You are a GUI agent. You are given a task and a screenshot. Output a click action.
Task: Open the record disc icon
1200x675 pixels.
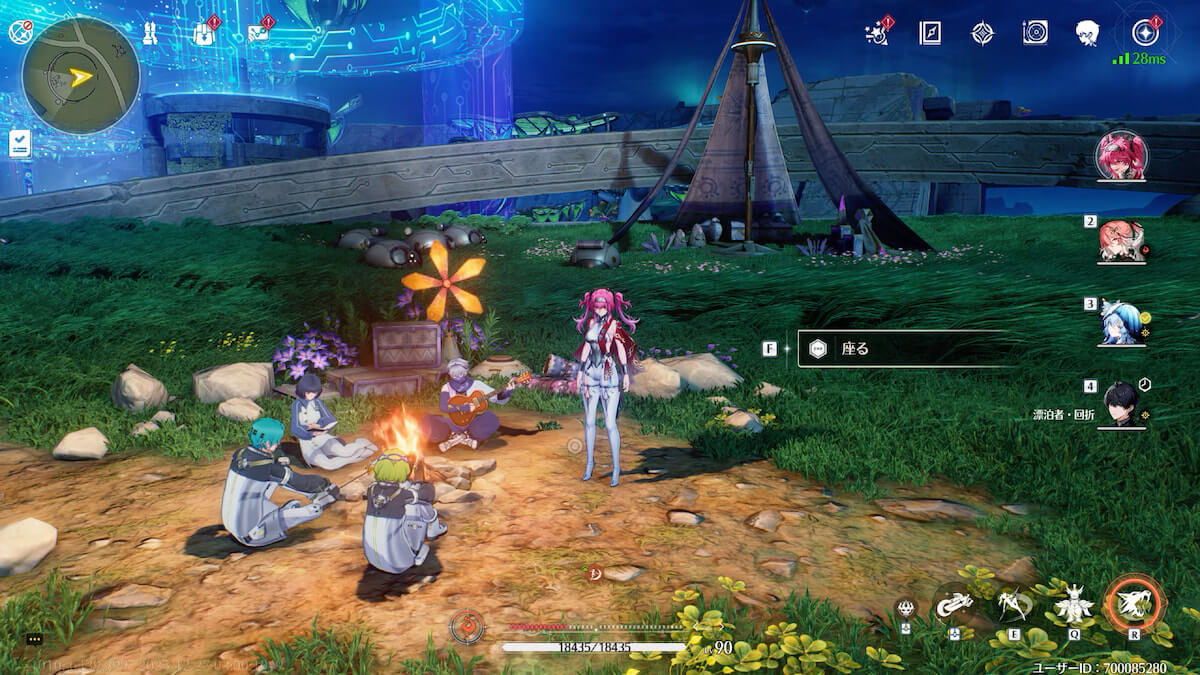[x=1035, y=33]
